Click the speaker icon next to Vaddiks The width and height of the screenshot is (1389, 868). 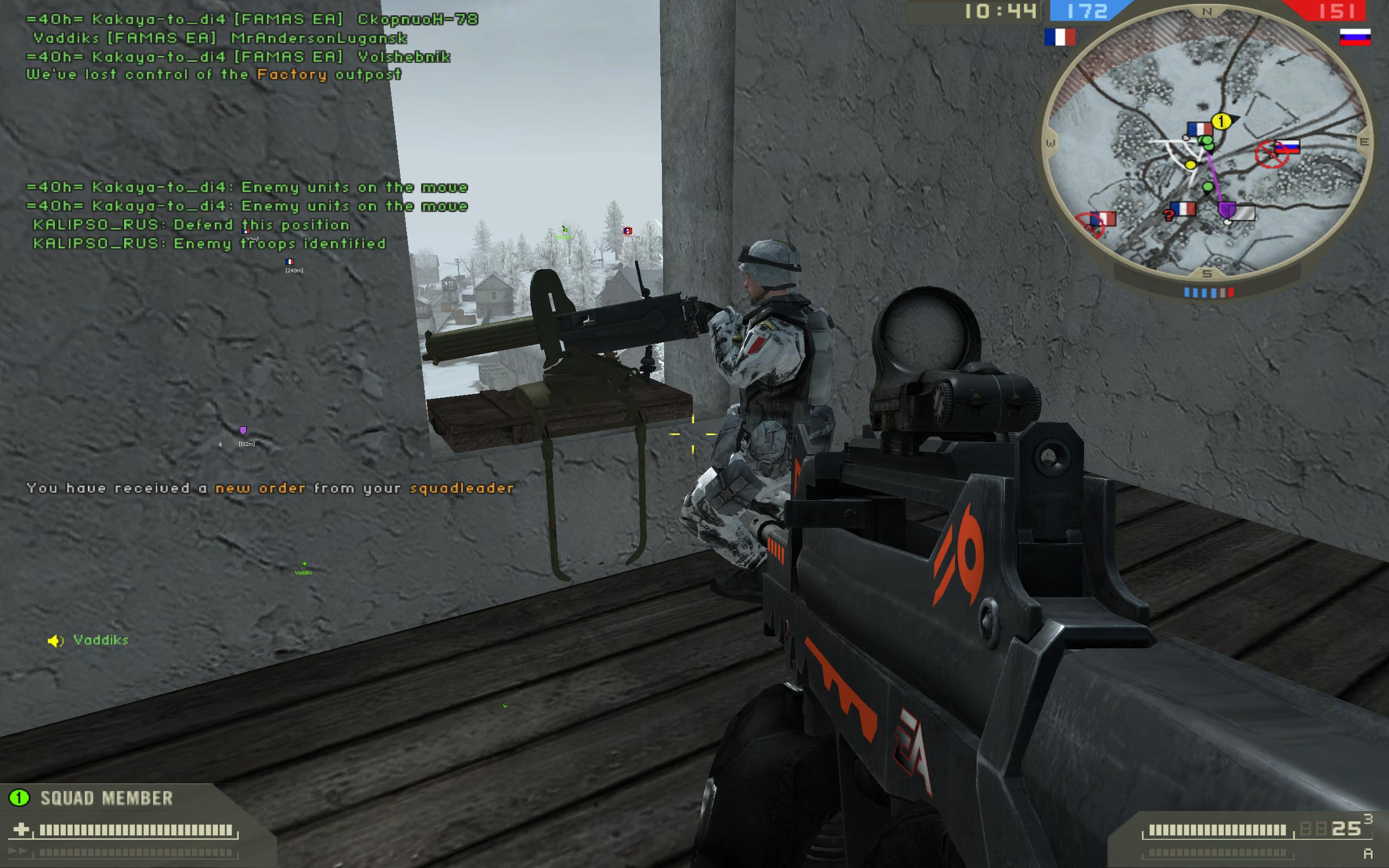(x=56, y=641)
